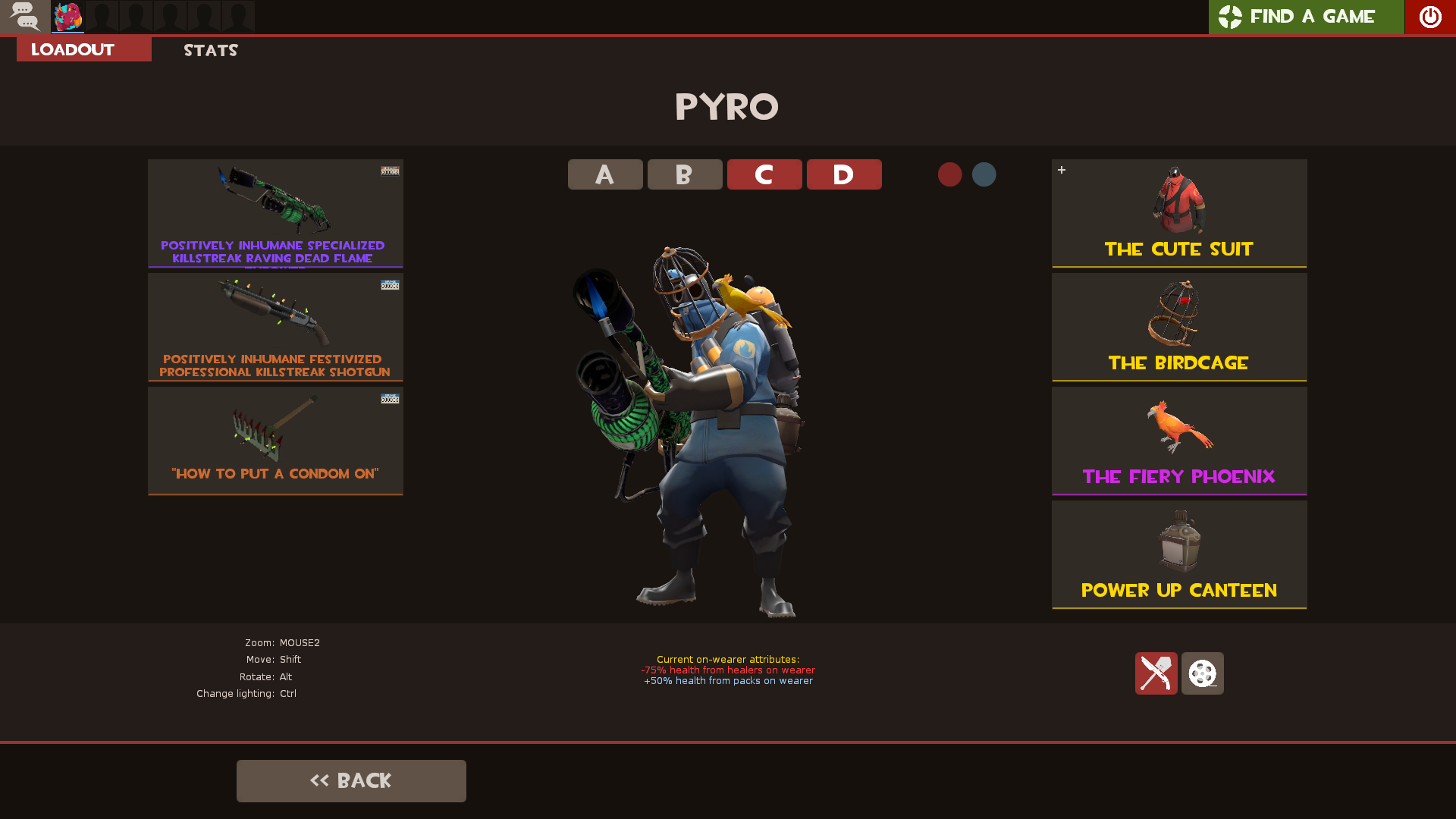Open the taunt loadout with film reel icon
Viewport: 1456px width, 819px height.
point(1201,673)
